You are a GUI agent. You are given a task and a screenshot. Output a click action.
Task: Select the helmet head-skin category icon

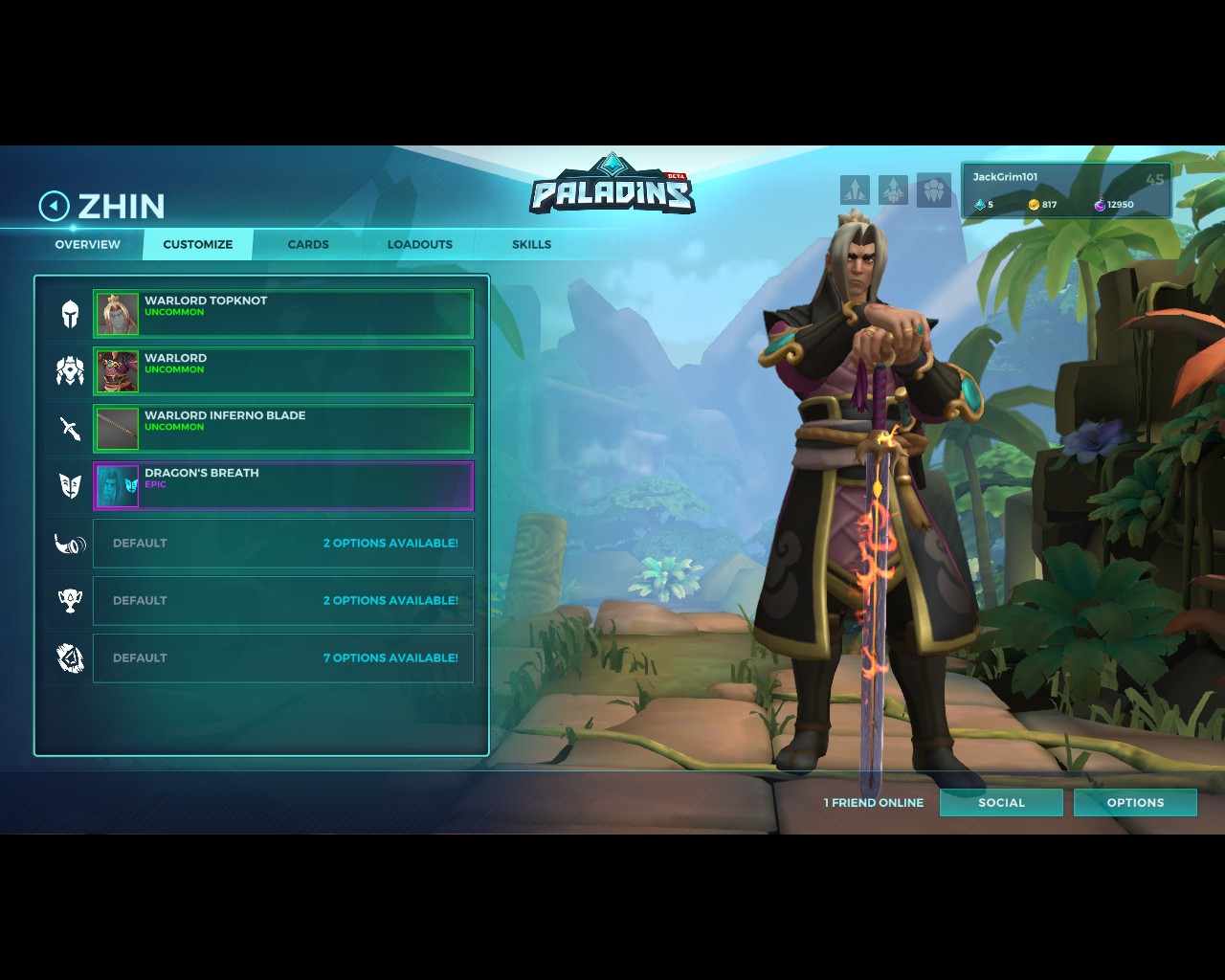[x=68, y=314]
